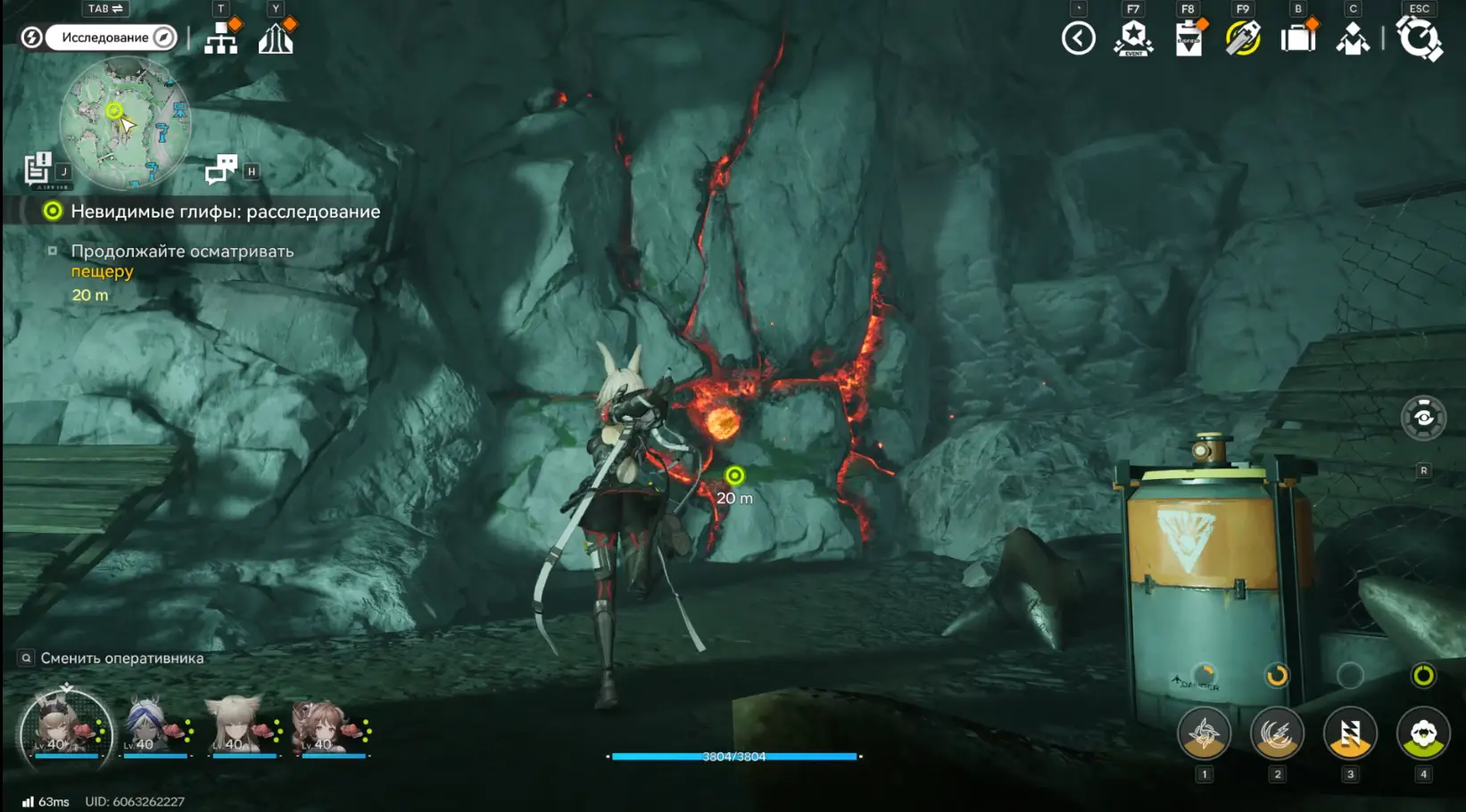This screenshot has height=812, width=1466.
Task: Open the suitcase inventory icon
Action: 1298,38
